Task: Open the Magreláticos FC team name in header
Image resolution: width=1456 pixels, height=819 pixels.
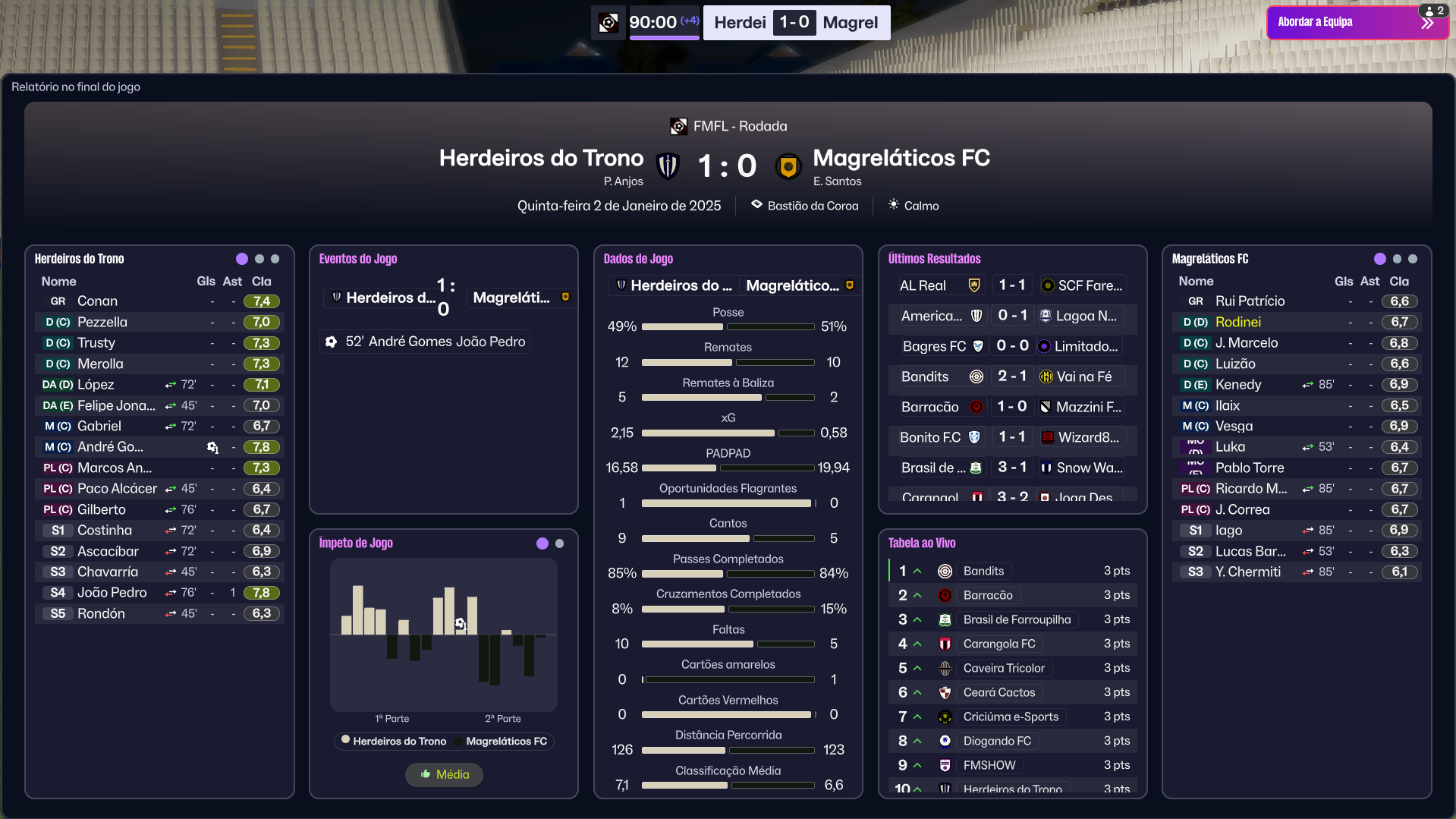Action: click(901, 158)
